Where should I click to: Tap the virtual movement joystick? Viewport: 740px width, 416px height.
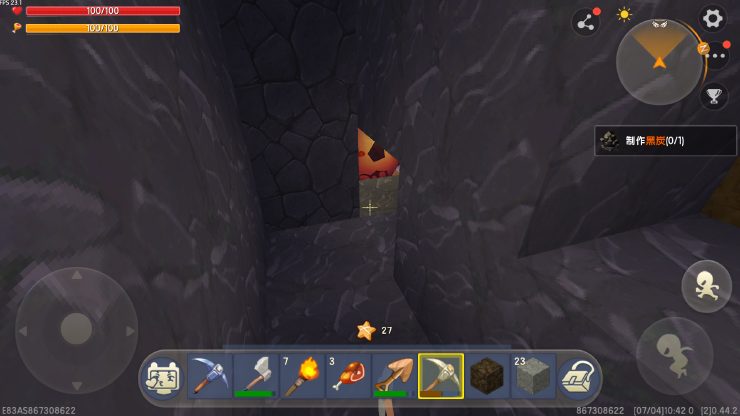[x=77, y=328]
